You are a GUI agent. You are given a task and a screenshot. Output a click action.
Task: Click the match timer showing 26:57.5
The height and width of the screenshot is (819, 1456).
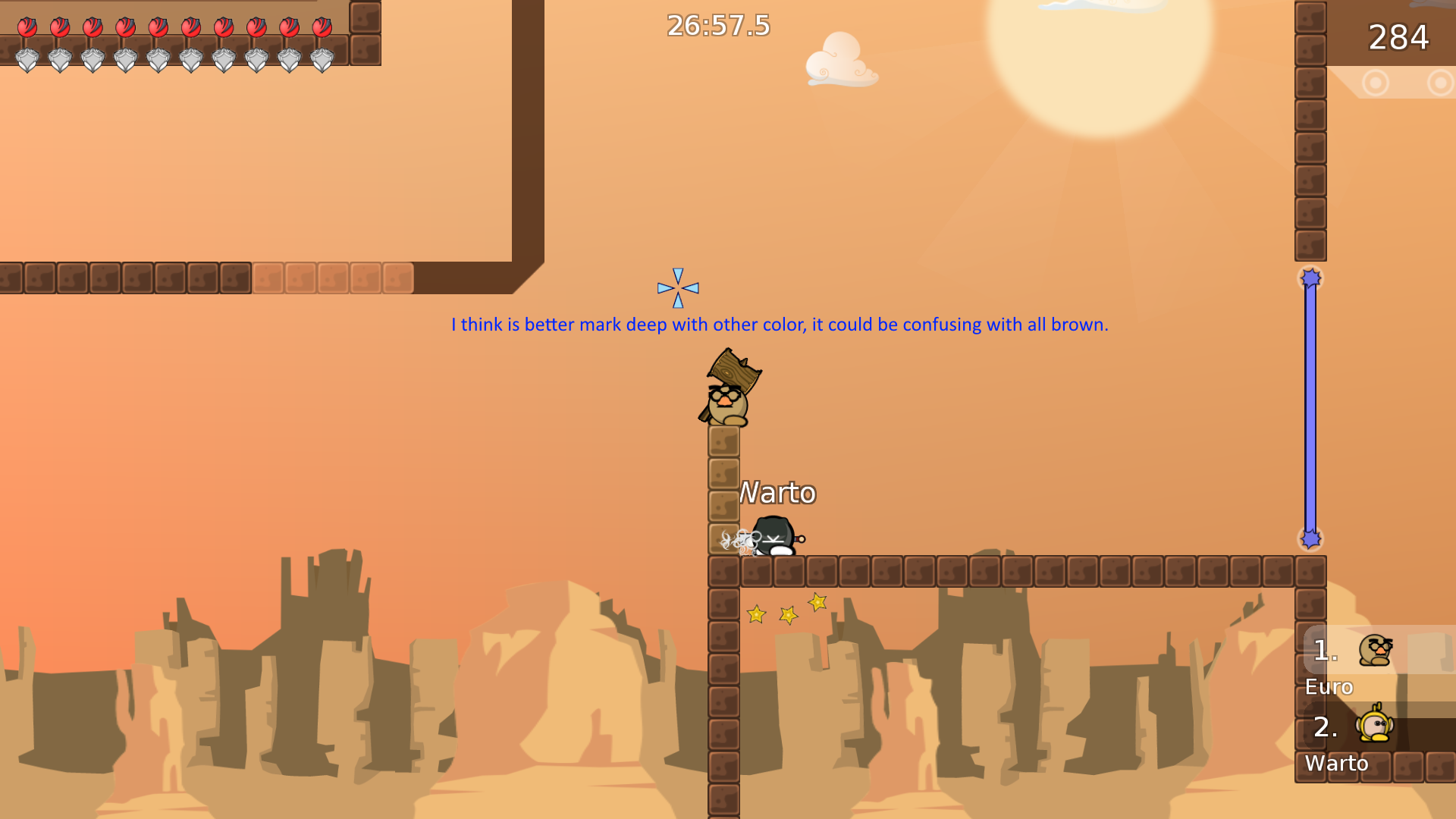pos(716,27)
